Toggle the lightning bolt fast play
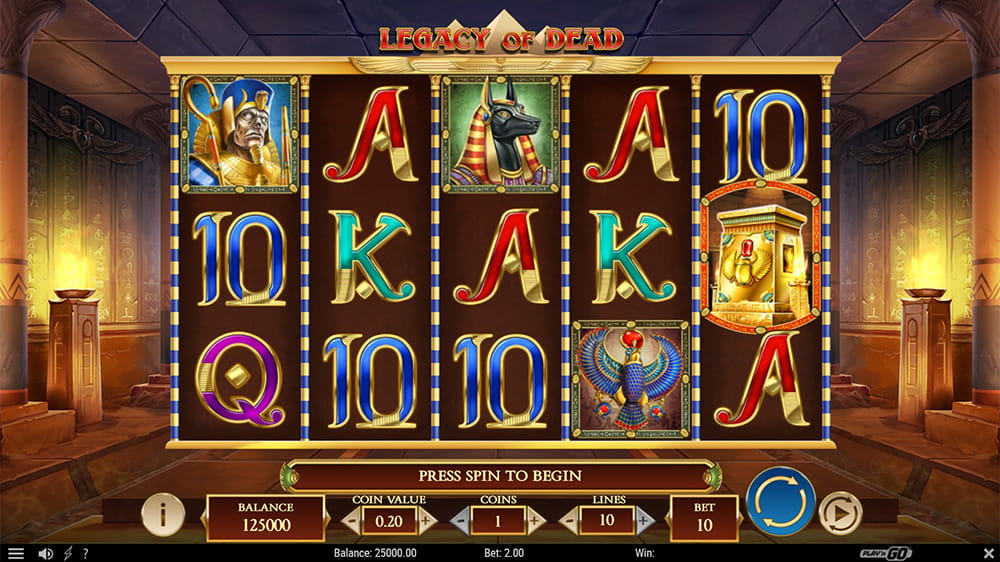1000x562 pixels. pos(67,553)
